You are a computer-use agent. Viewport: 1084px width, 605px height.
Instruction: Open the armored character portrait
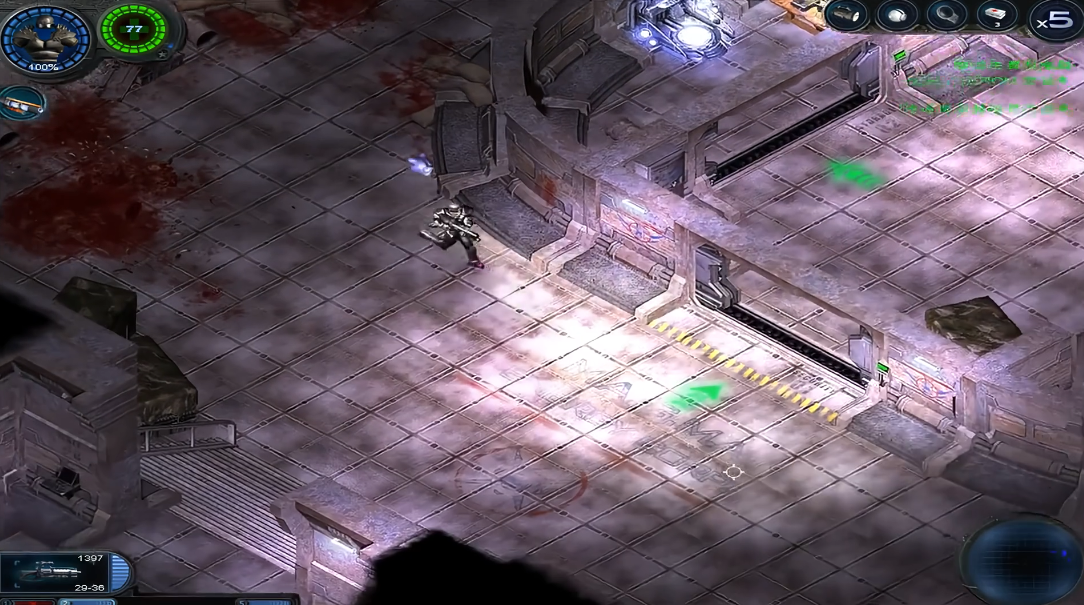(x=43, y=40)
